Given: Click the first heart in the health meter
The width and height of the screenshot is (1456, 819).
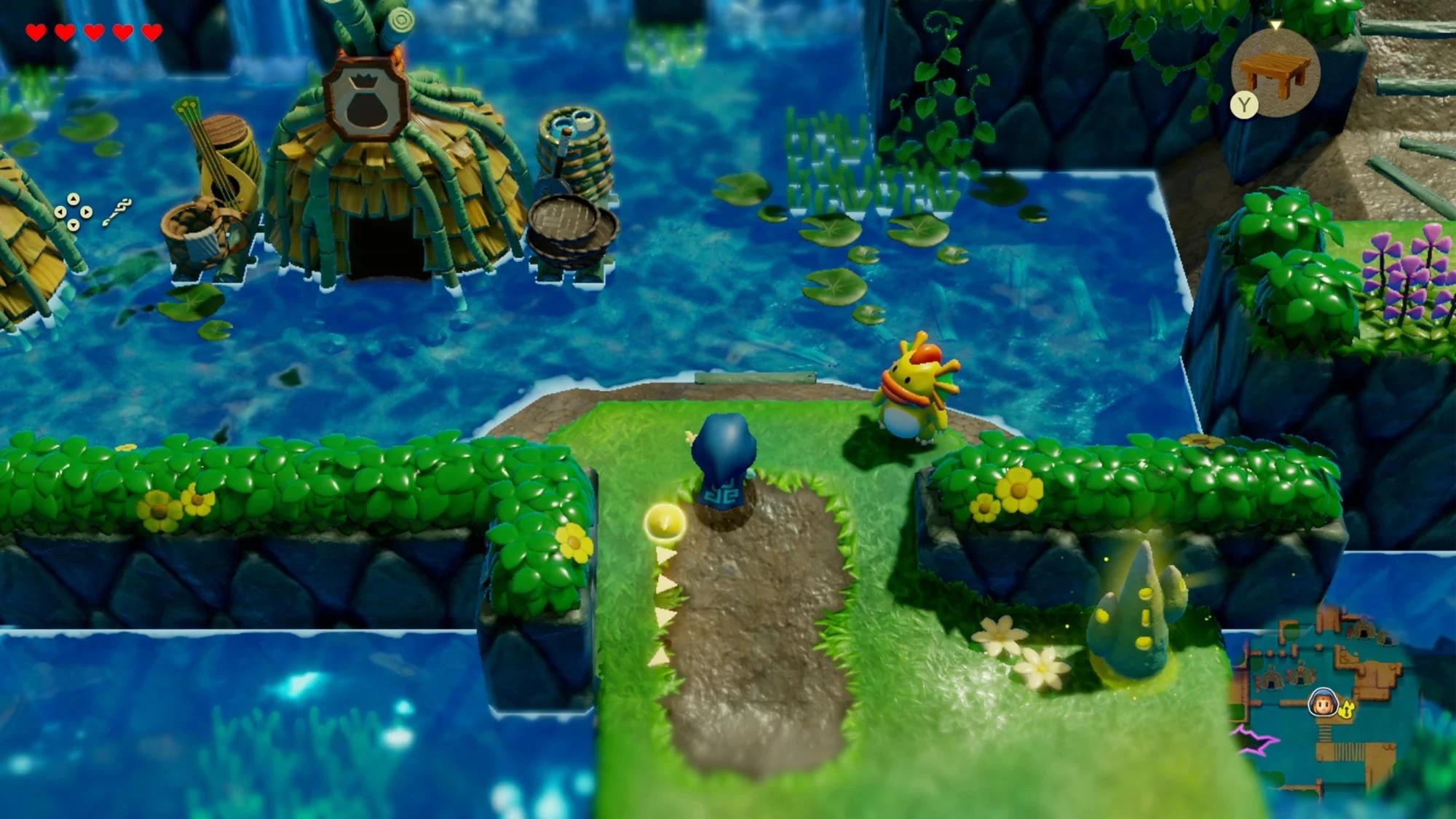Looking at the screenshot, I should click(35, 32).
